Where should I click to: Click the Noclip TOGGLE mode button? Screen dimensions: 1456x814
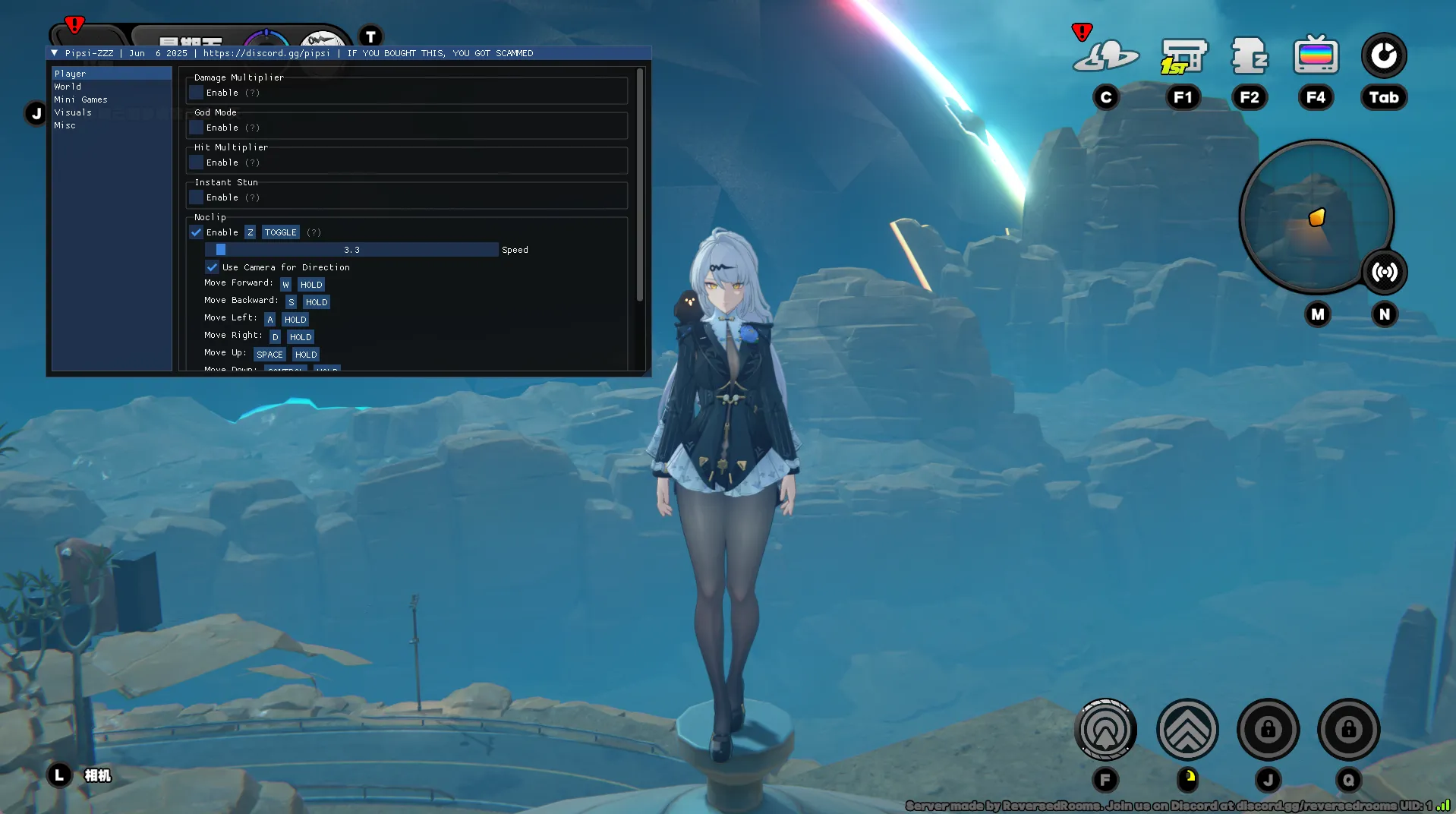click(x=280, y=232)
